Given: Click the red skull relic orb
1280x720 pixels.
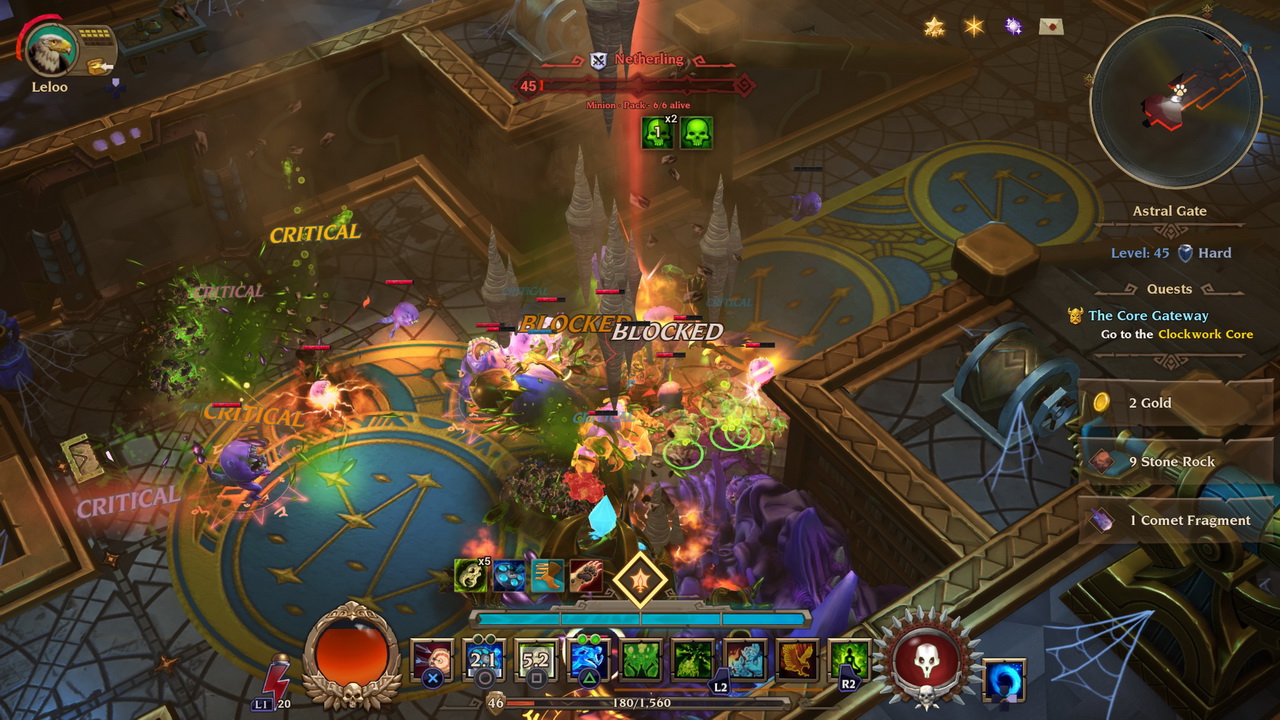Looking at the screenshot, I should 926,660.
